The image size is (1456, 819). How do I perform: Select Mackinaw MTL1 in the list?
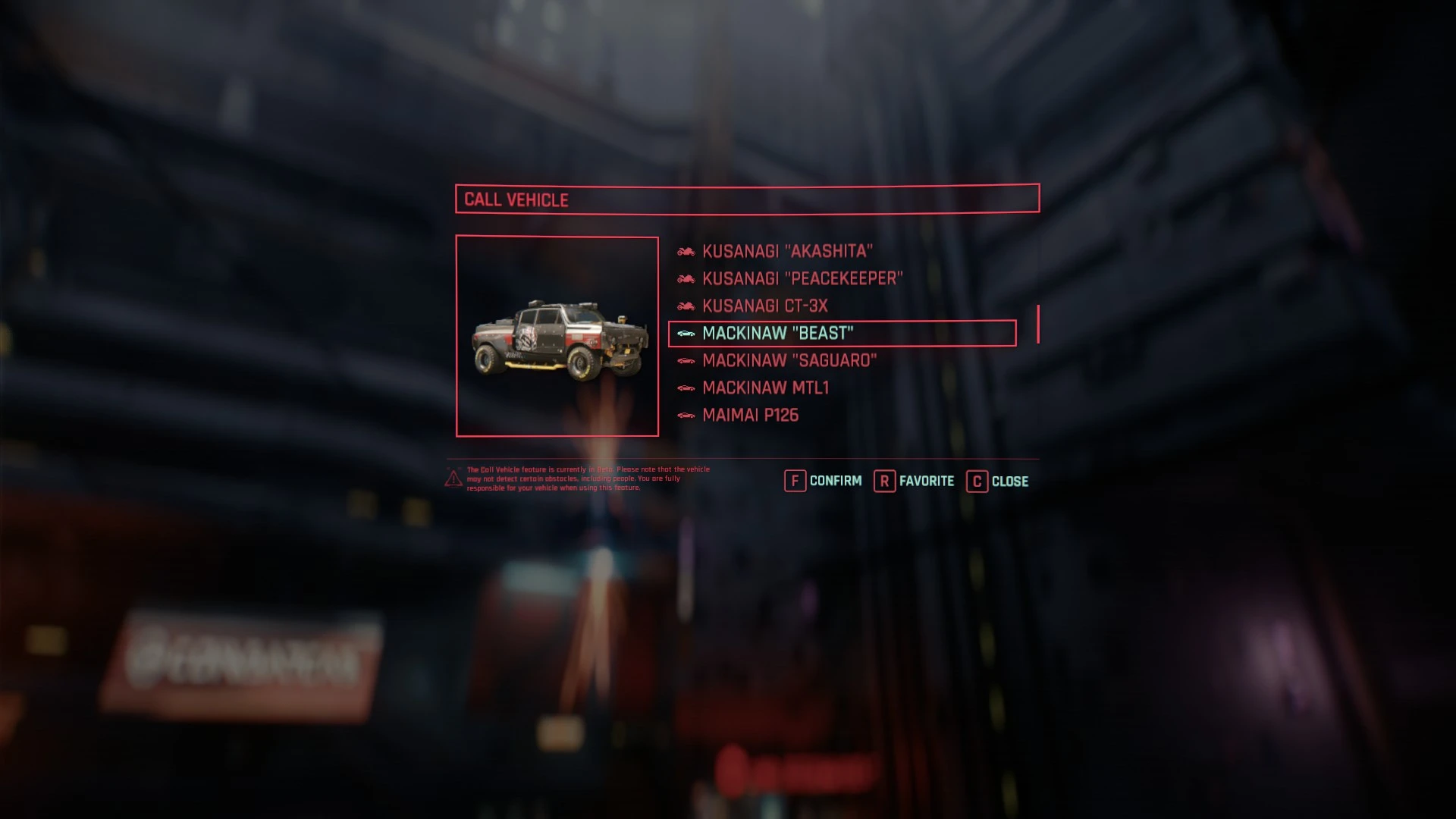pyautogui.click(x=765, y=388)
